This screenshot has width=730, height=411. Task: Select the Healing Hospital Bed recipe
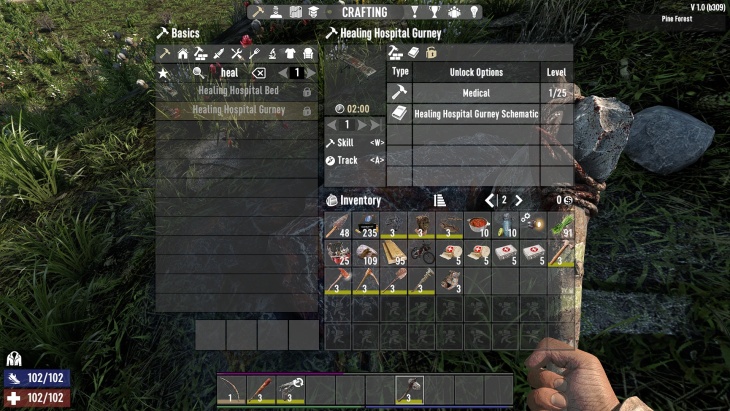[x=237, y=91]
